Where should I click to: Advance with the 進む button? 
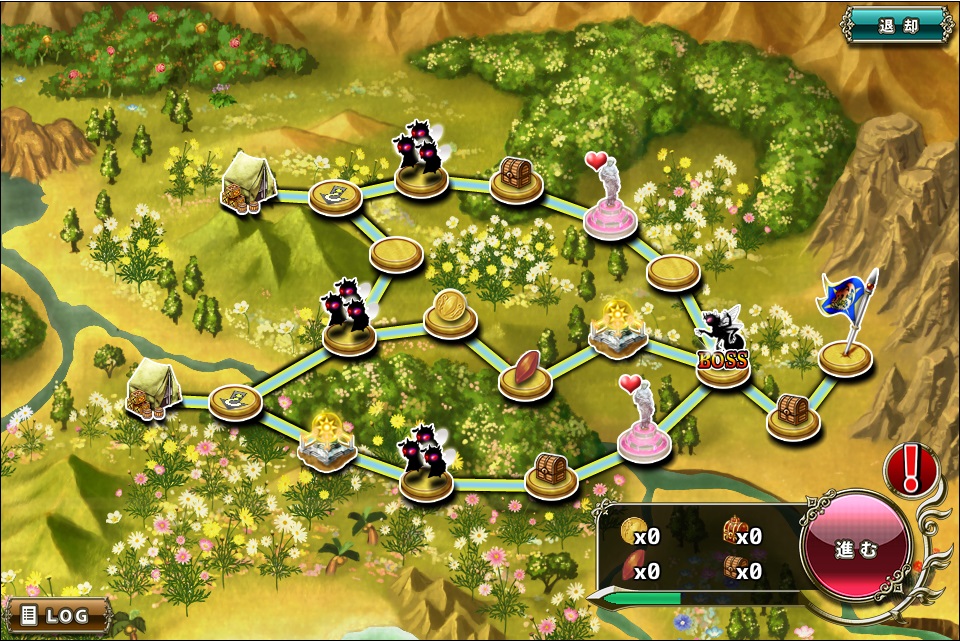(x=856, y=548)
